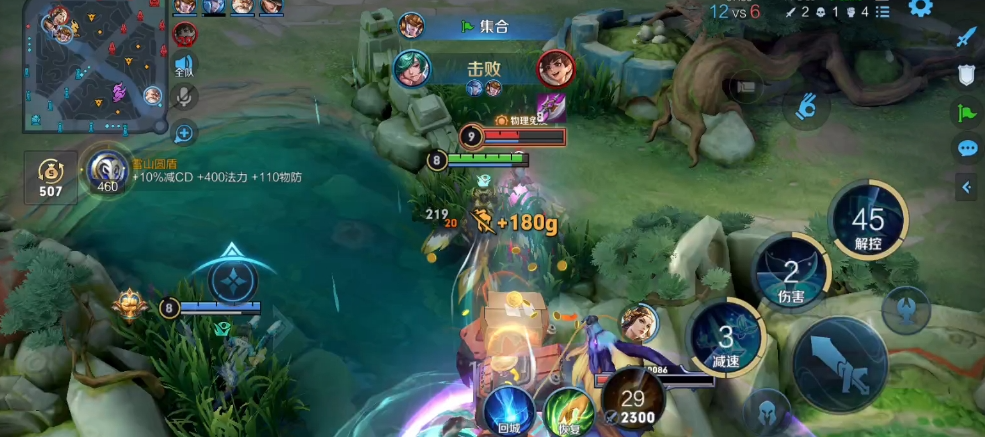Send the green flag gather signal
985x437 pixels.
[x=966, y=112]
